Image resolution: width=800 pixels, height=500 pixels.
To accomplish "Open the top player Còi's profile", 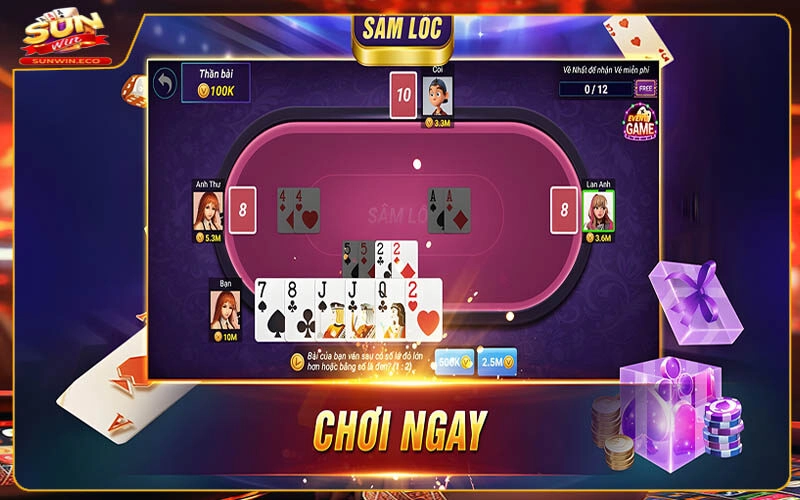I will [x=437, y=96].
